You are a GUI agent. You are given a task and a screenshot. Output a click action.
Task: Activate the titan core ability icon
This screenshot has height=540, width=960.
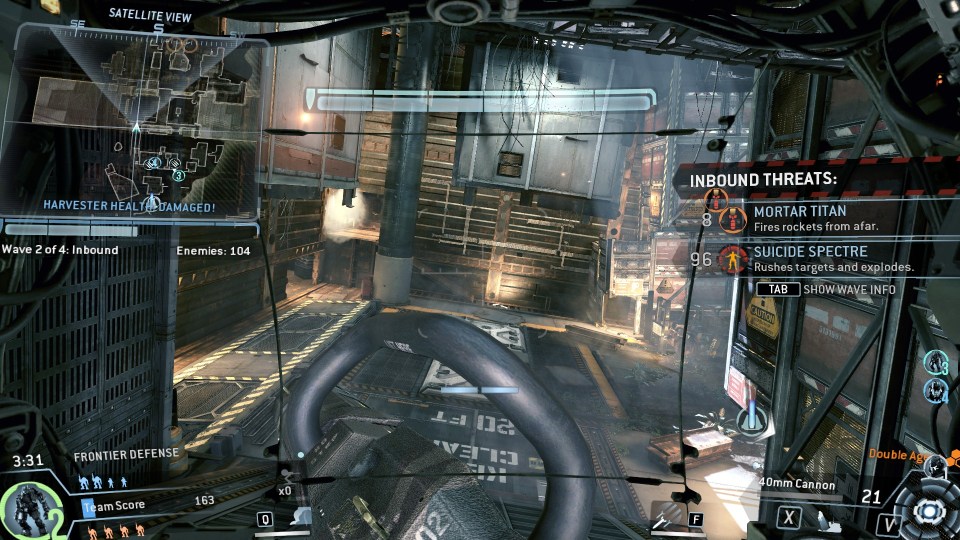[927, 510]
